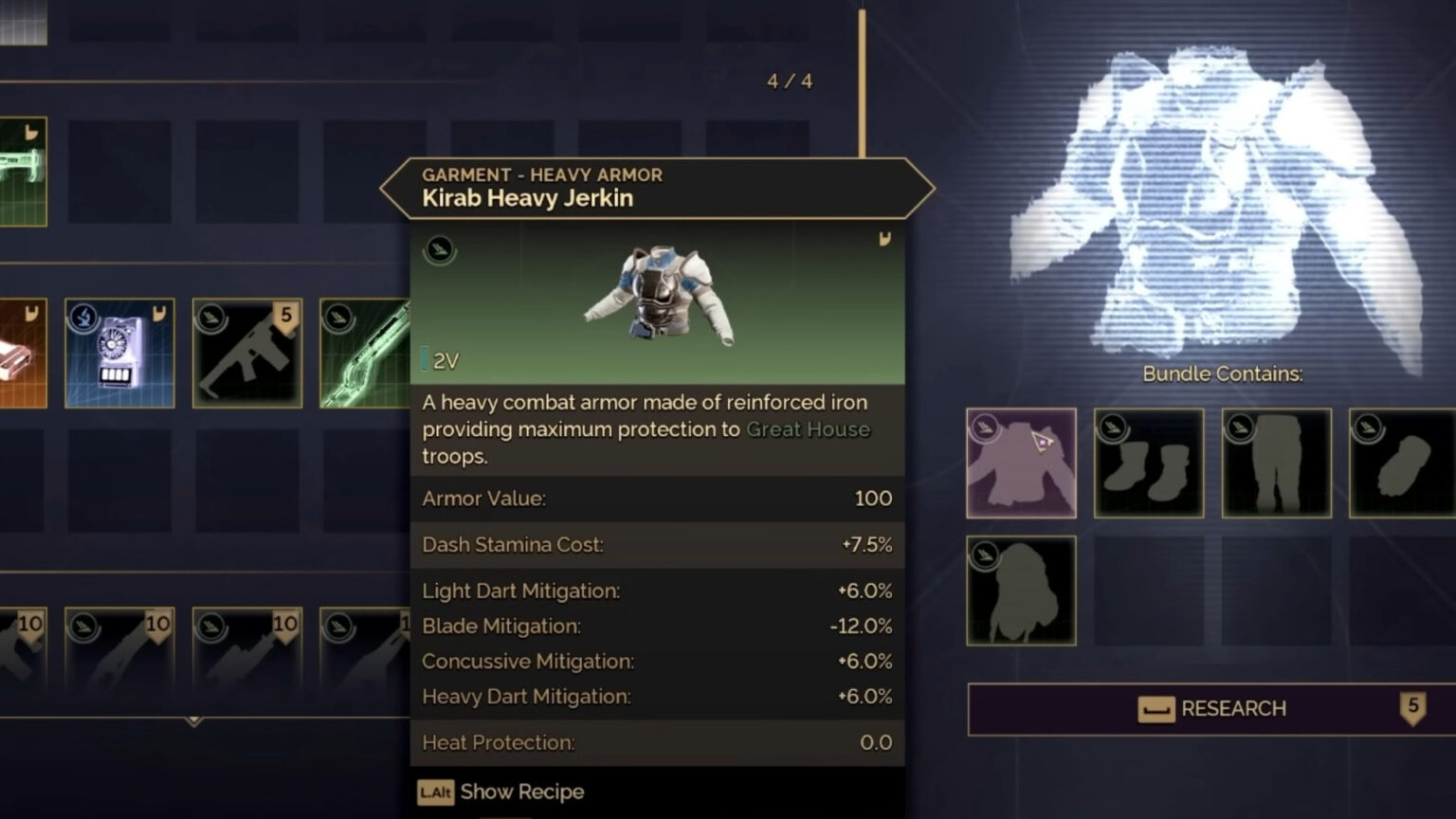Expand the Show Recipe section

(x=500, y=792)
